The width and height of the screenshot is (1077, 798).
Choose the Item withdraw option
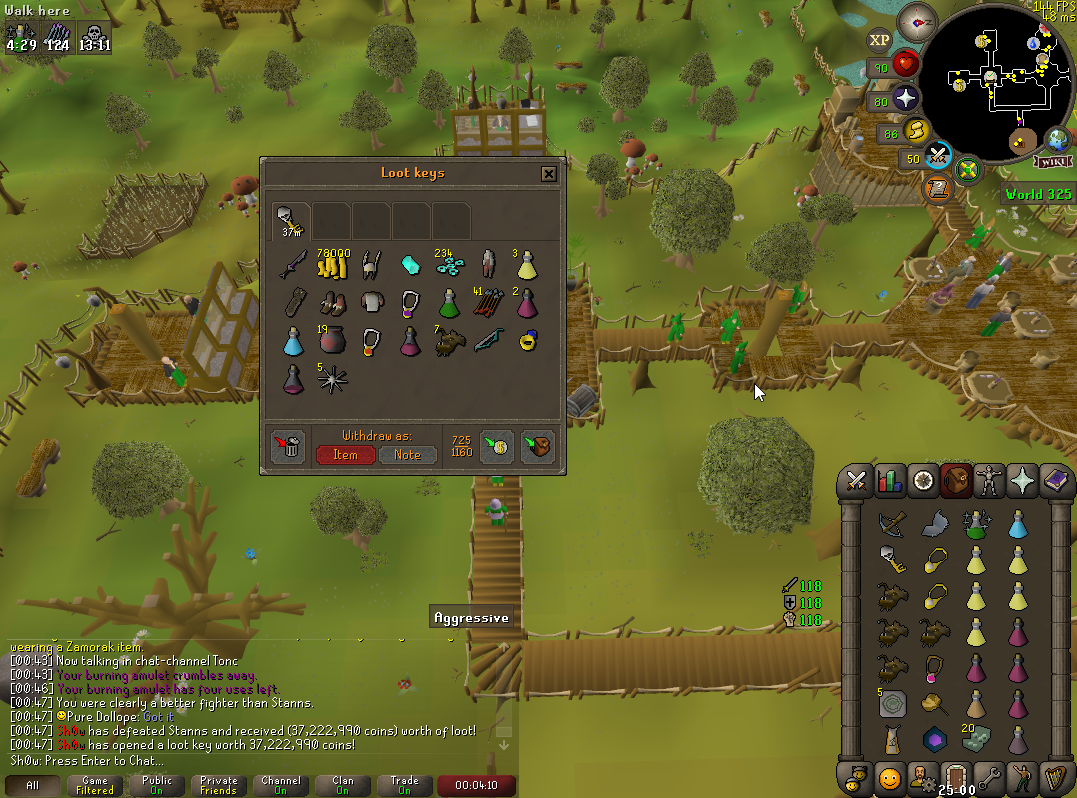coord(346,455)
